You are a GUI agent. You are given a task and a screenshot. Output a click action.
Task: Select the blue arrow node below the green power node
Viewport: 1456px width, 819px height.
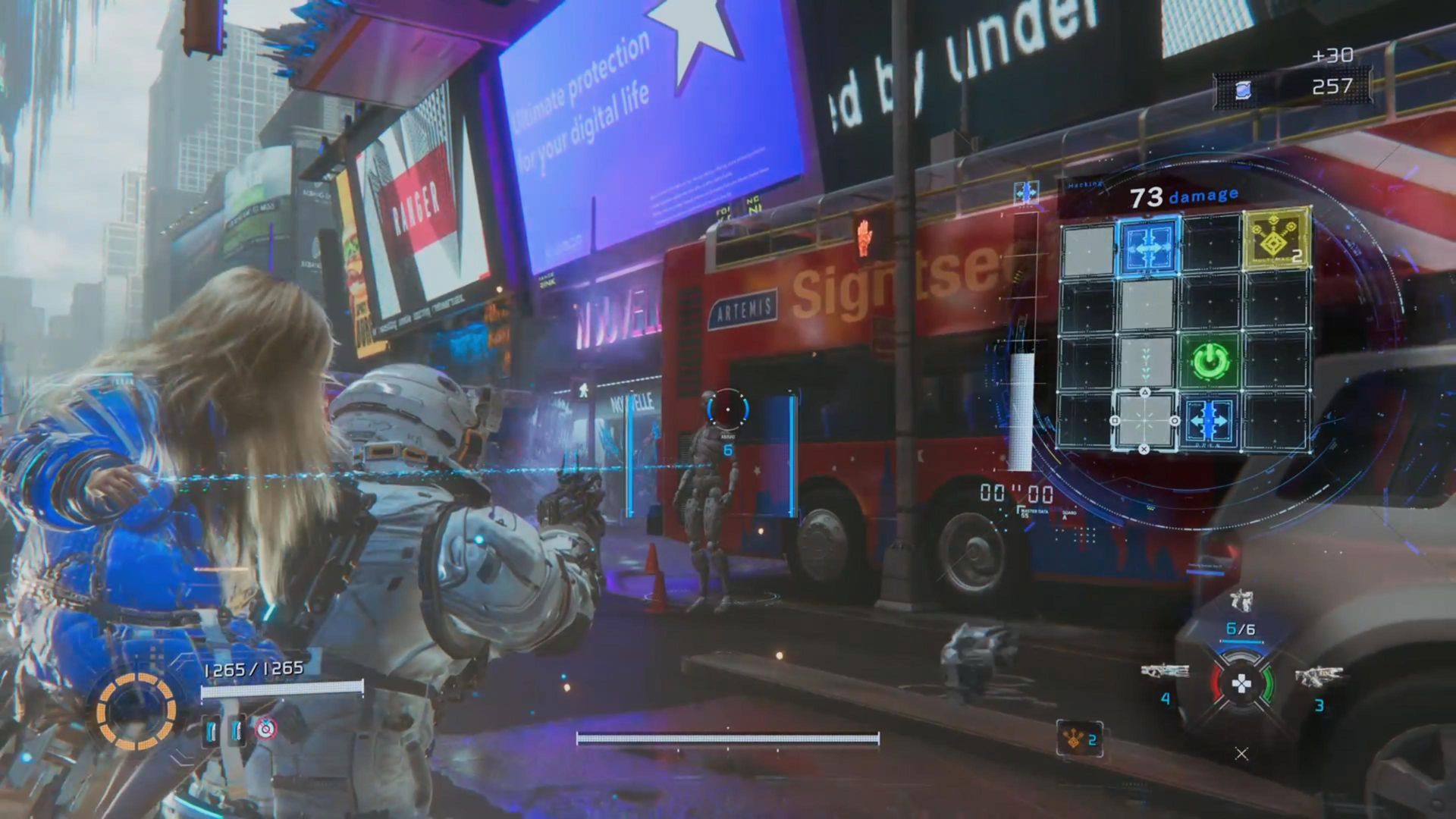click(1209, 421)
